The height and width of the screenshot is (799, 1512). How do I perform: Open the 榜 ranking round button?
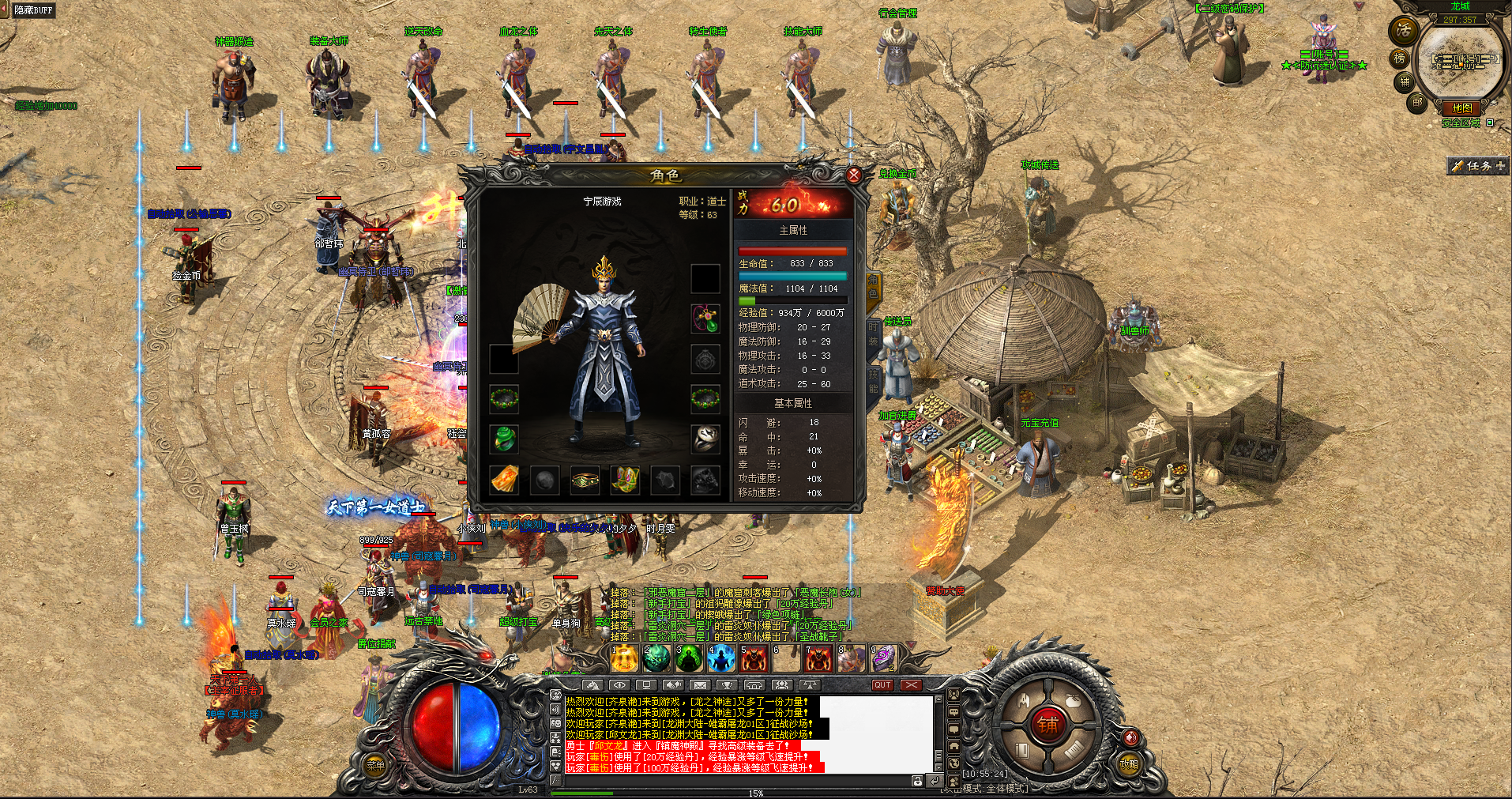(x=1399, y=58)
